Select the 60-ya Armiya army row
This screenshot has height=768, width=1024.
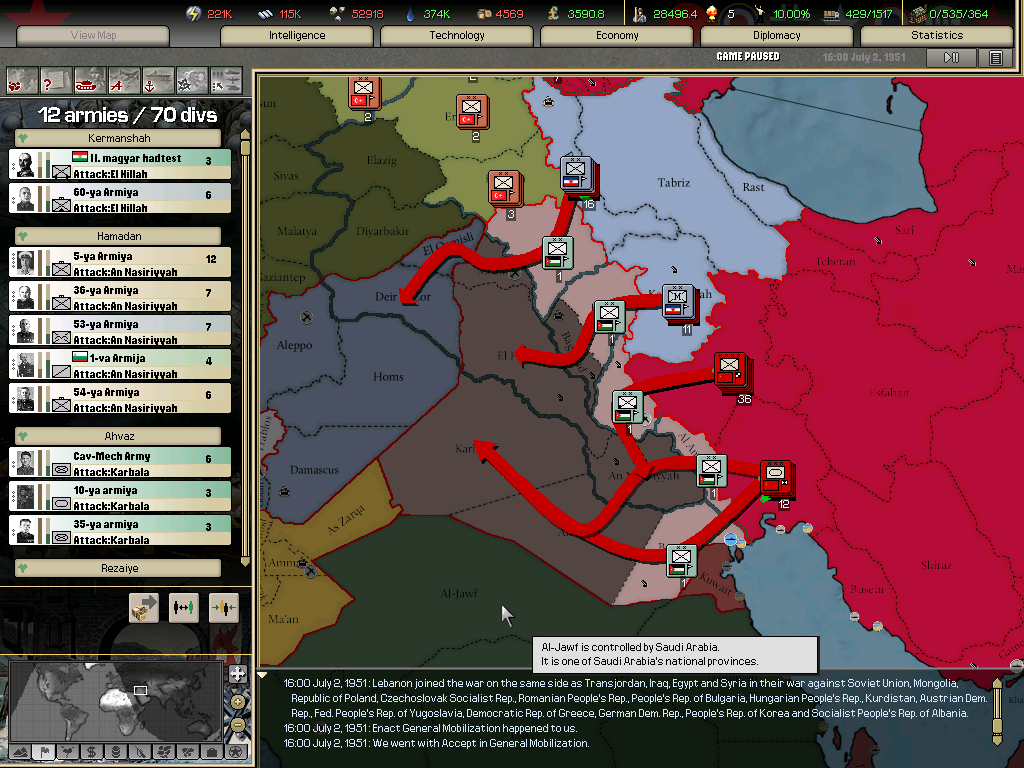[120, 199]
